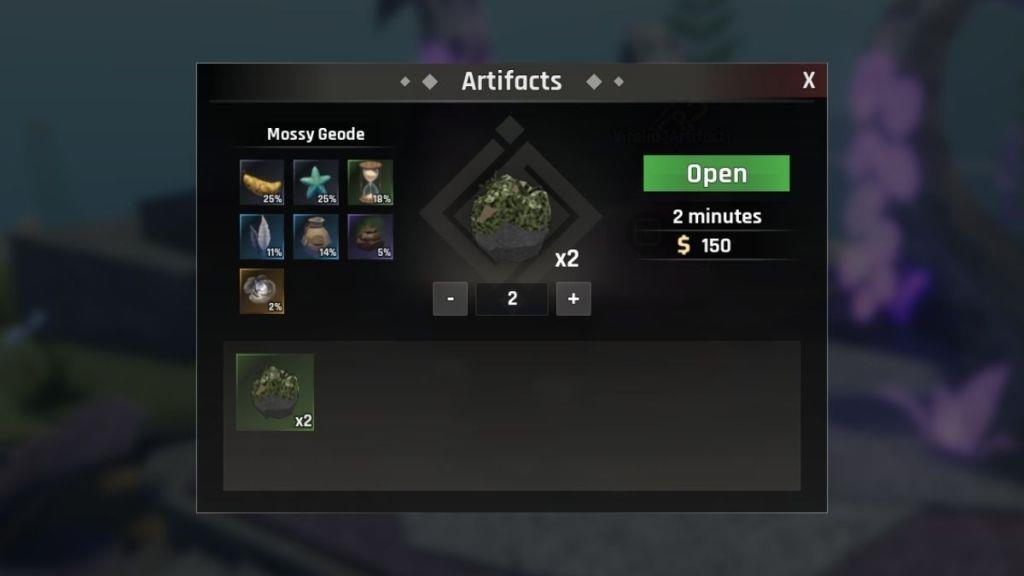Close the Artifacts window

point(808,81)
